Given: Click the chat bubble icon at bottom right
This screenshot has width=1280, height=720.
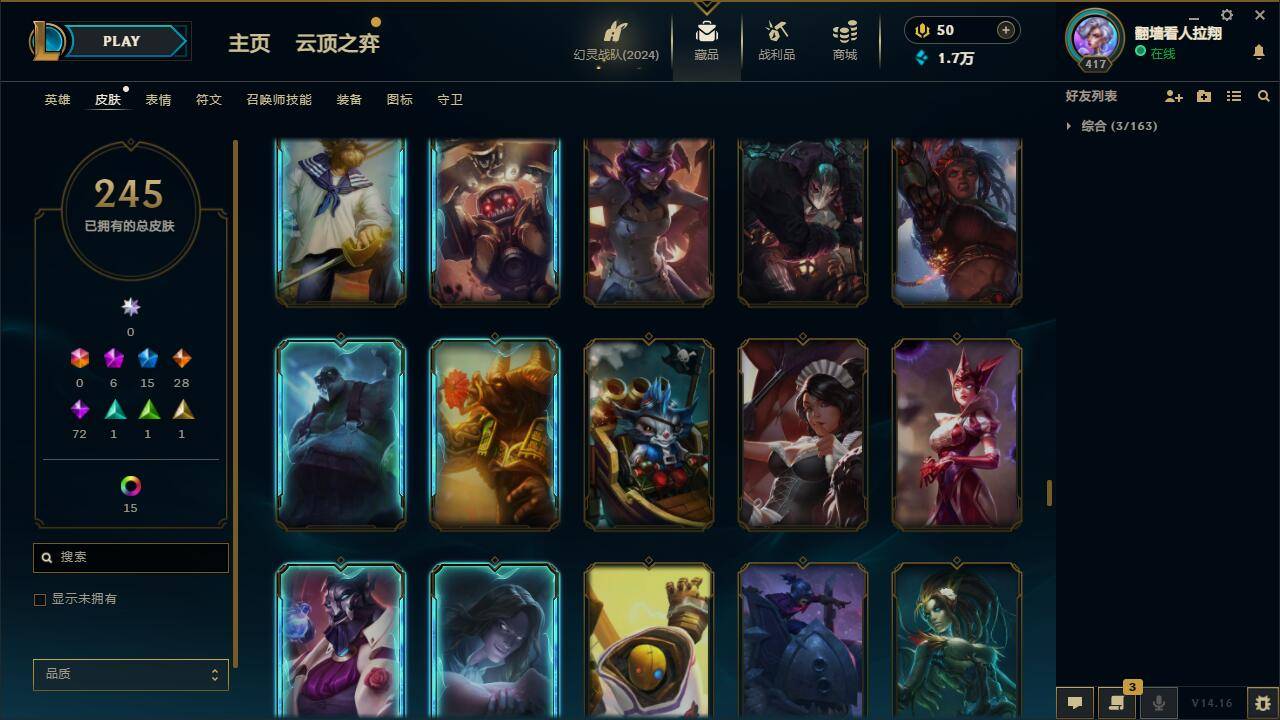Looking at the screenshot, I should (x=1073, y=703).
